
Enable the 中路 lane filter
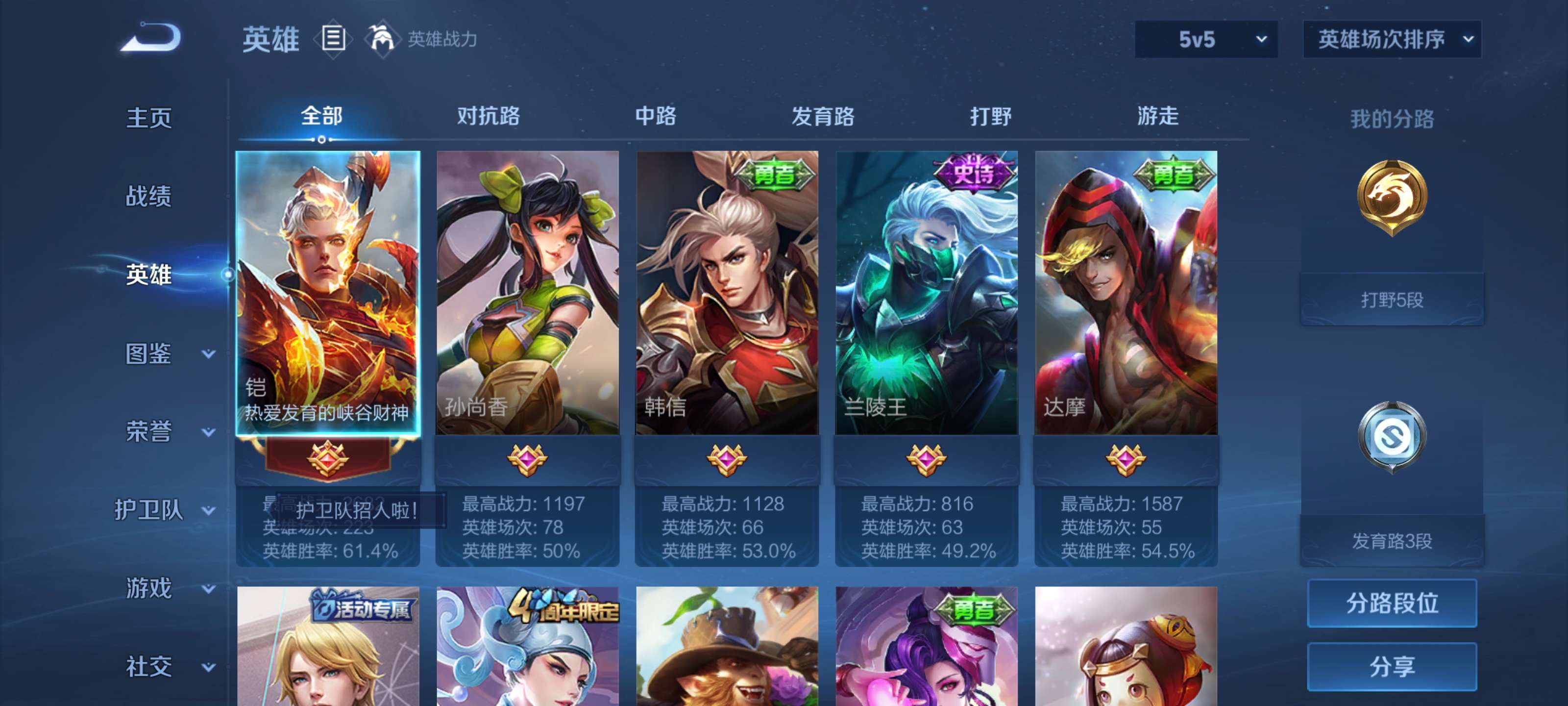point(653,117)
